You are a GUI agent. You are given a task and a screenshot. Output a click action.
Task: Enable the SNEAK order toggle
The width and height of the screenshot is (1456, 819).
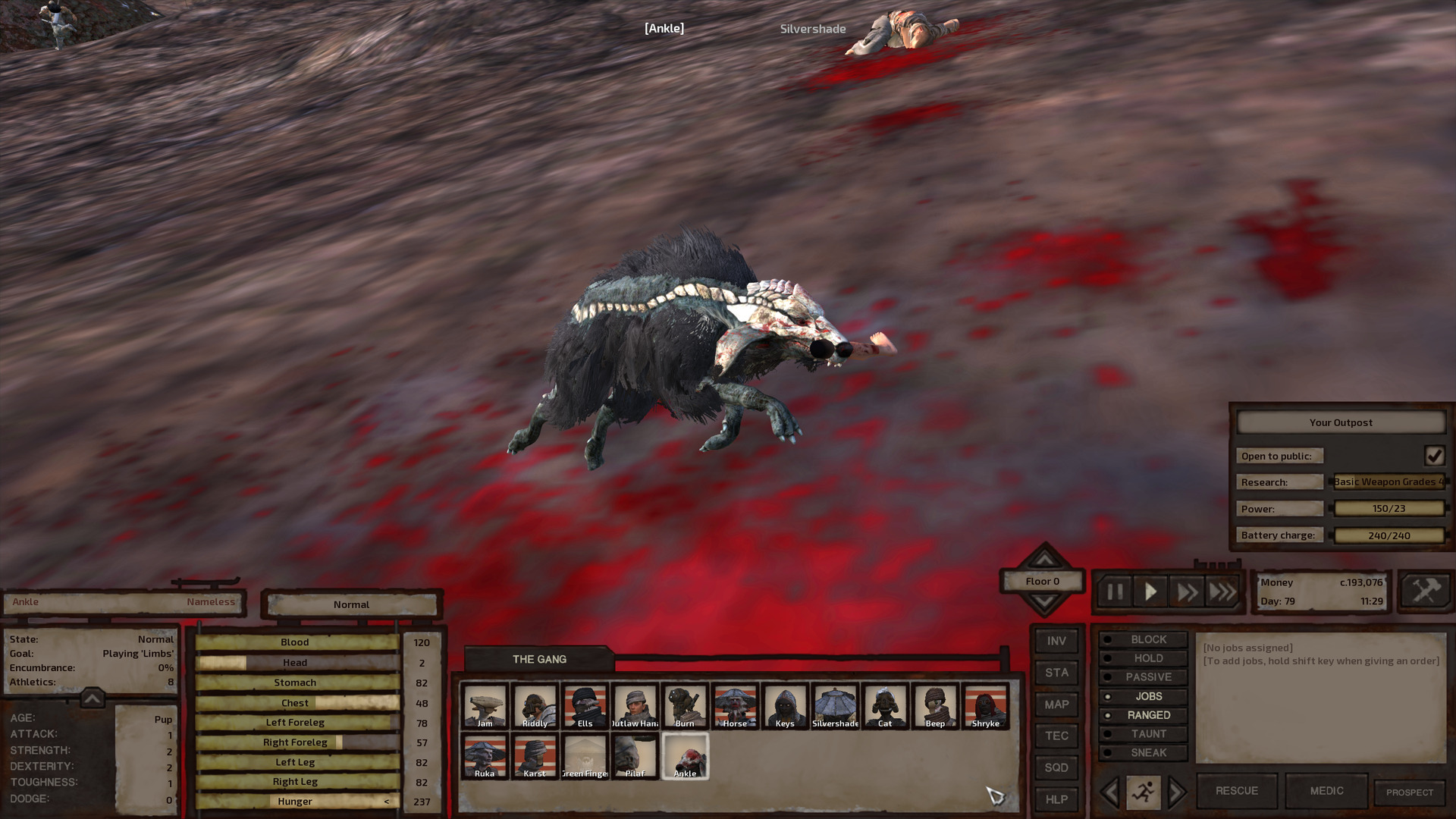pyautogui.click(x=1144, y=752)
